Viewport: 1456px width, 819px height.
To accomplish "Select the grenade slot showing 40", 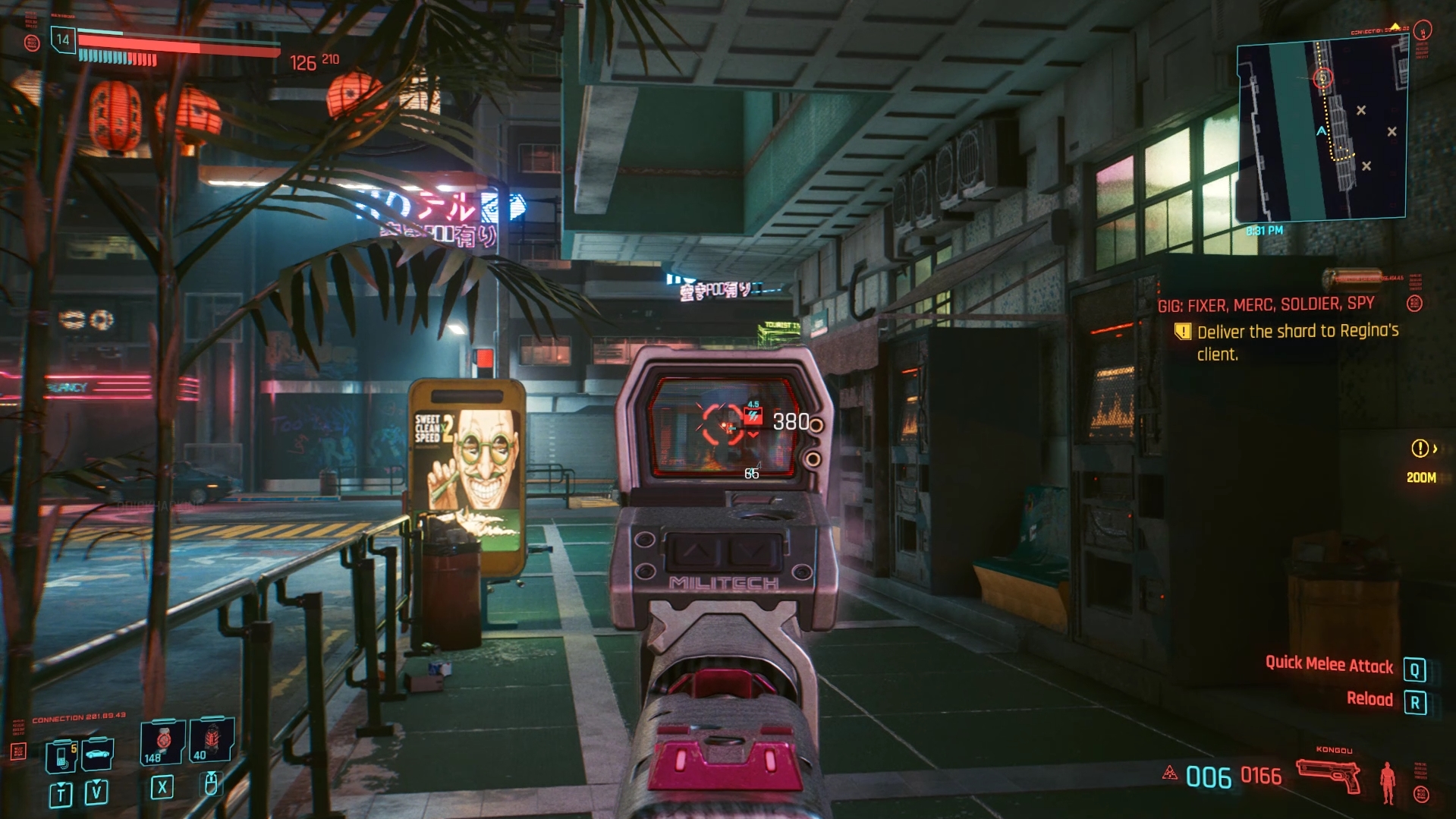I will click(212, 740).
